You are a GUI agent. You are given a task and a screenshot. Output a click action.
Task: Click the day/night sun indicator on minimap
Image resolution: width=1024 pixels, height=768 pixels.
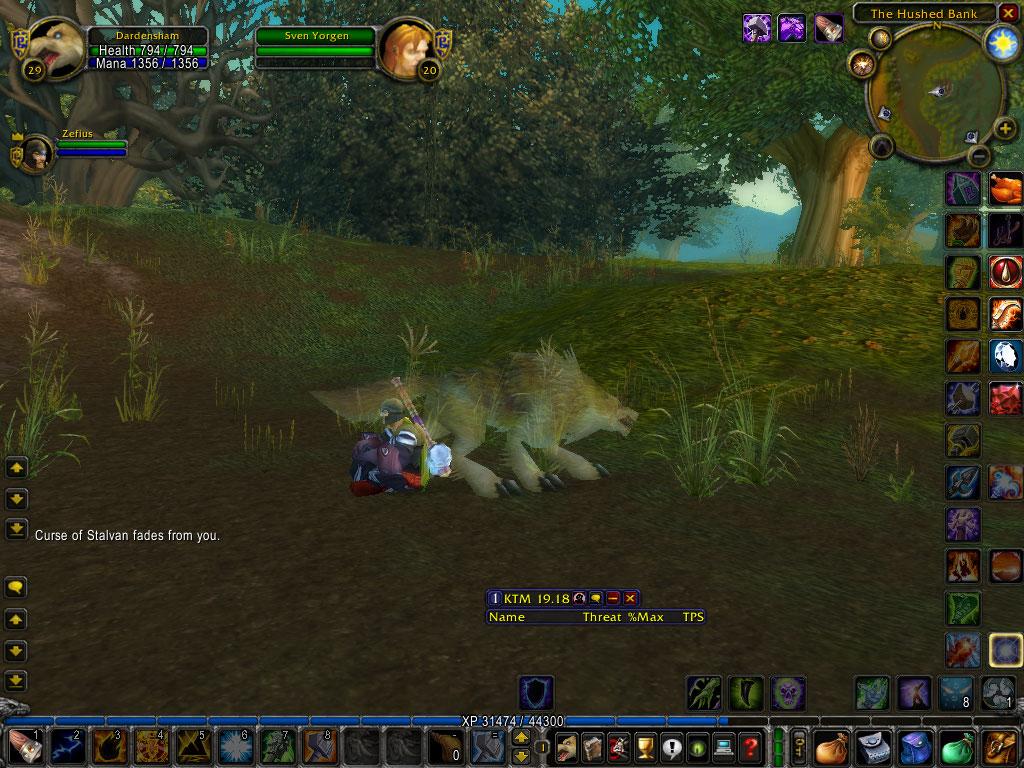coord(1001,41)
